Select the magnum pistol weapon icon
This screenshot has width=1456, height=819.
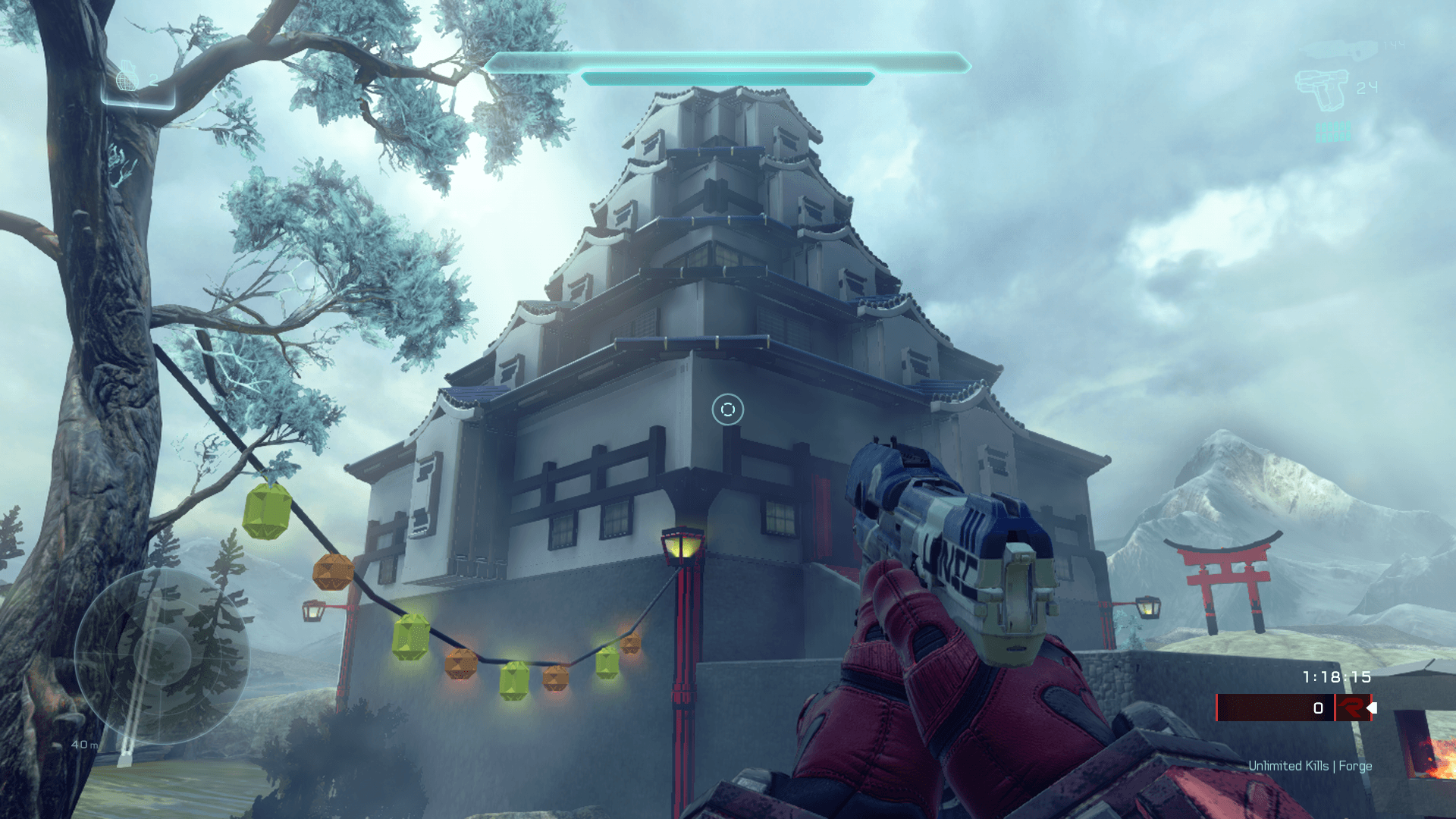coord(1322,89)
